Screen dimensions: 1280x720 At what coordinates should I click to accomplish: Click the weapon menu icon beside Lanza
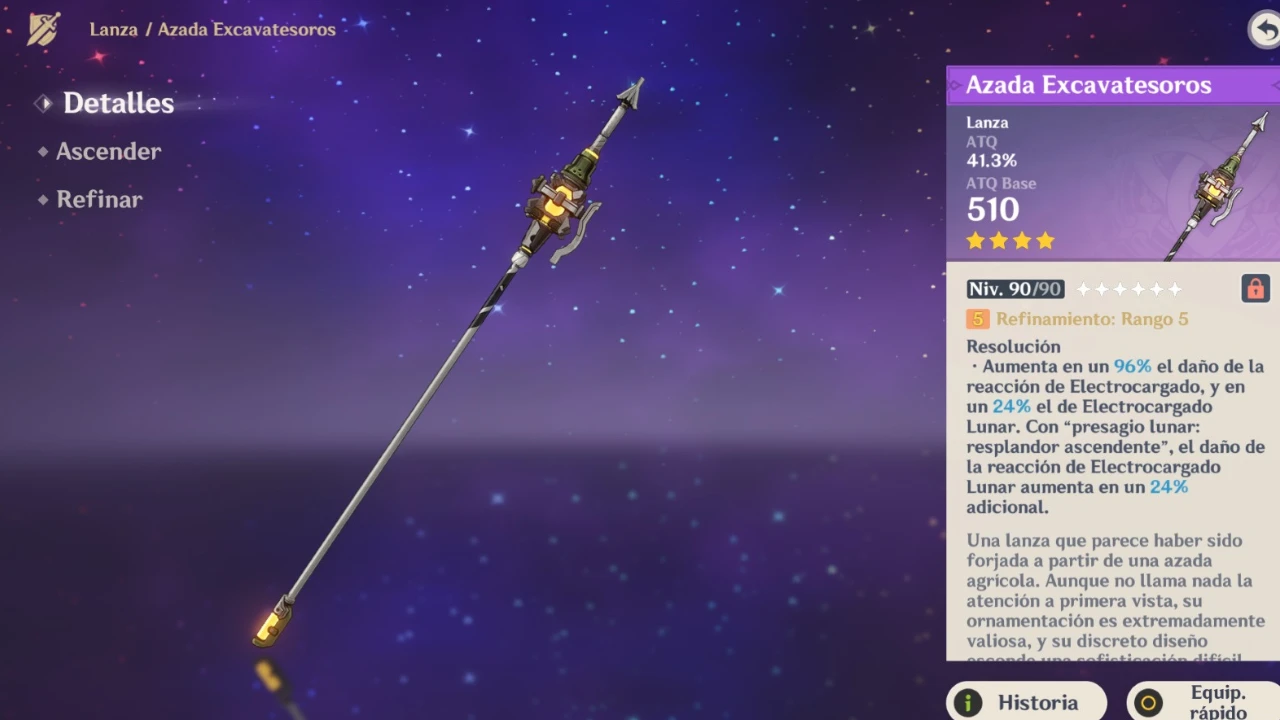pyautogui.click(x=43, y=29)
